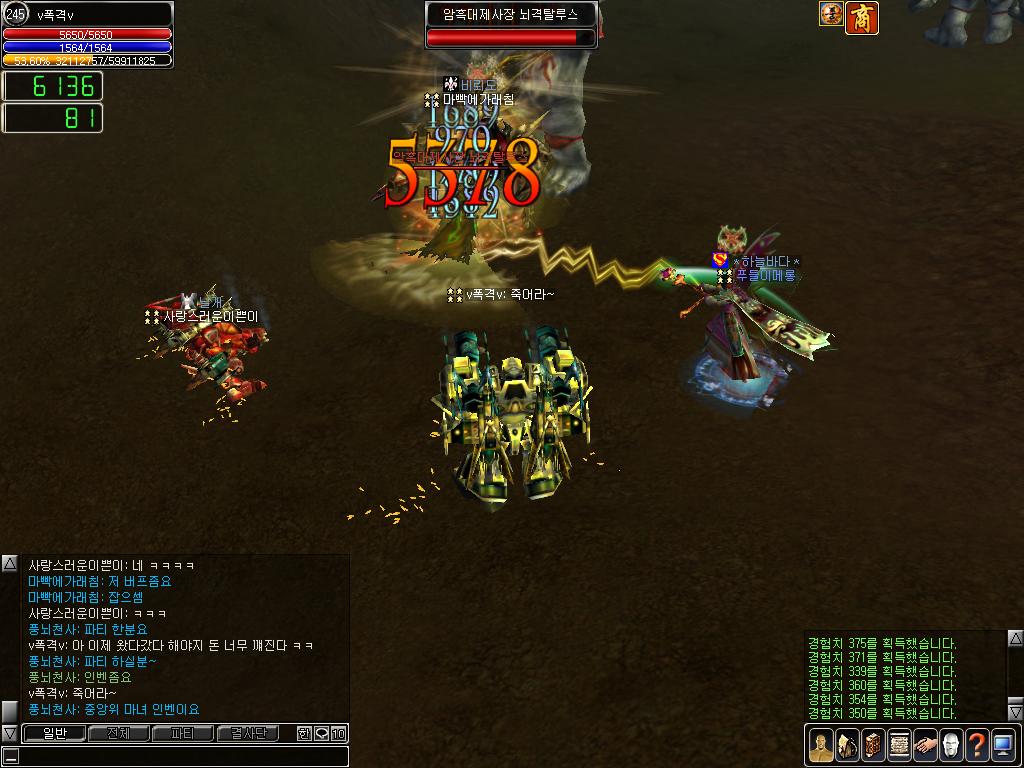The width and height of the screenshot is (1024, 768).
Task: Switch to the 결사단 chat tab
Action: (x=247, y=733)
